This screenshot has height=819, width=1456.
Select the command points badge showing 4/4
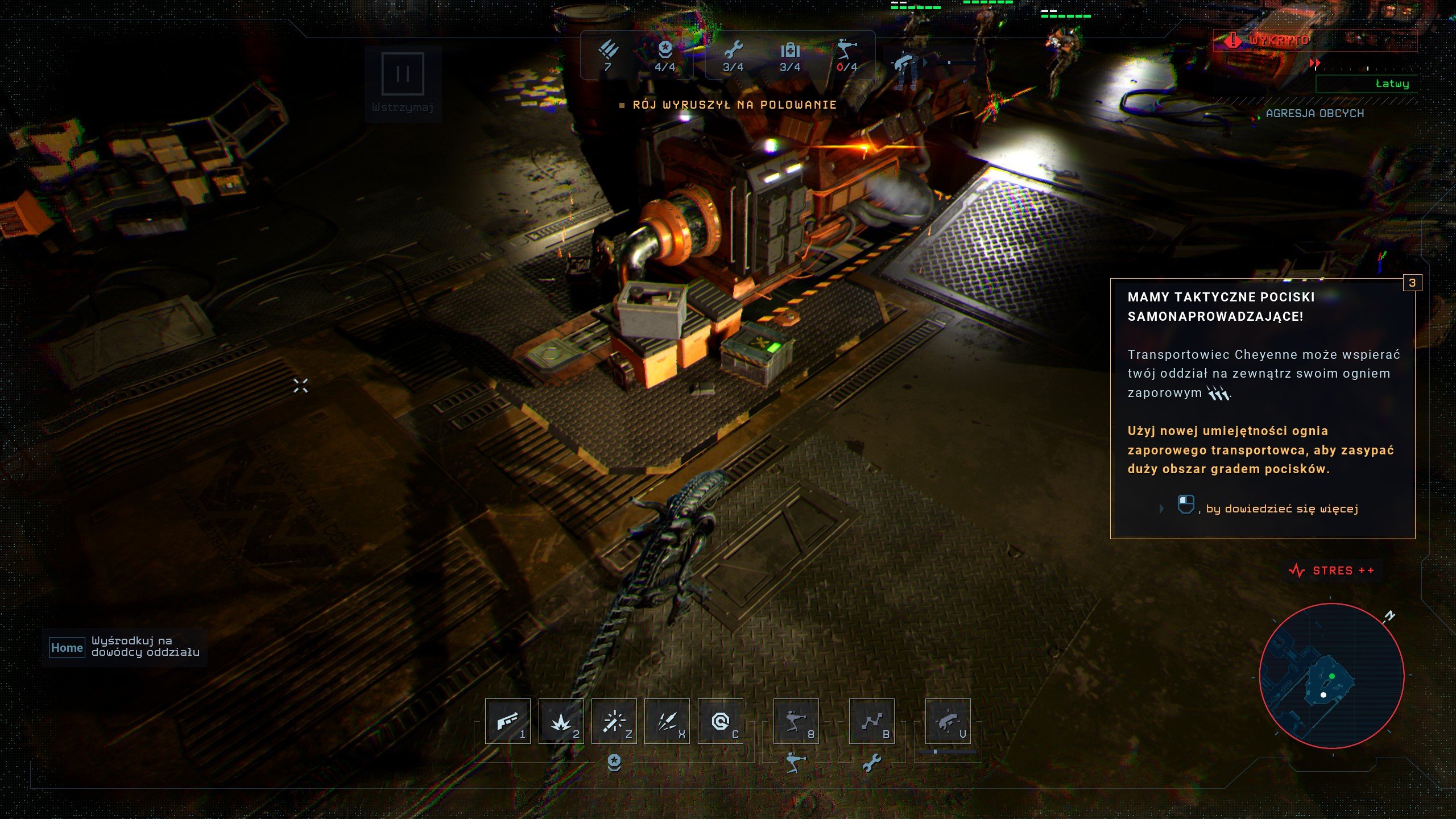[667, 54]
